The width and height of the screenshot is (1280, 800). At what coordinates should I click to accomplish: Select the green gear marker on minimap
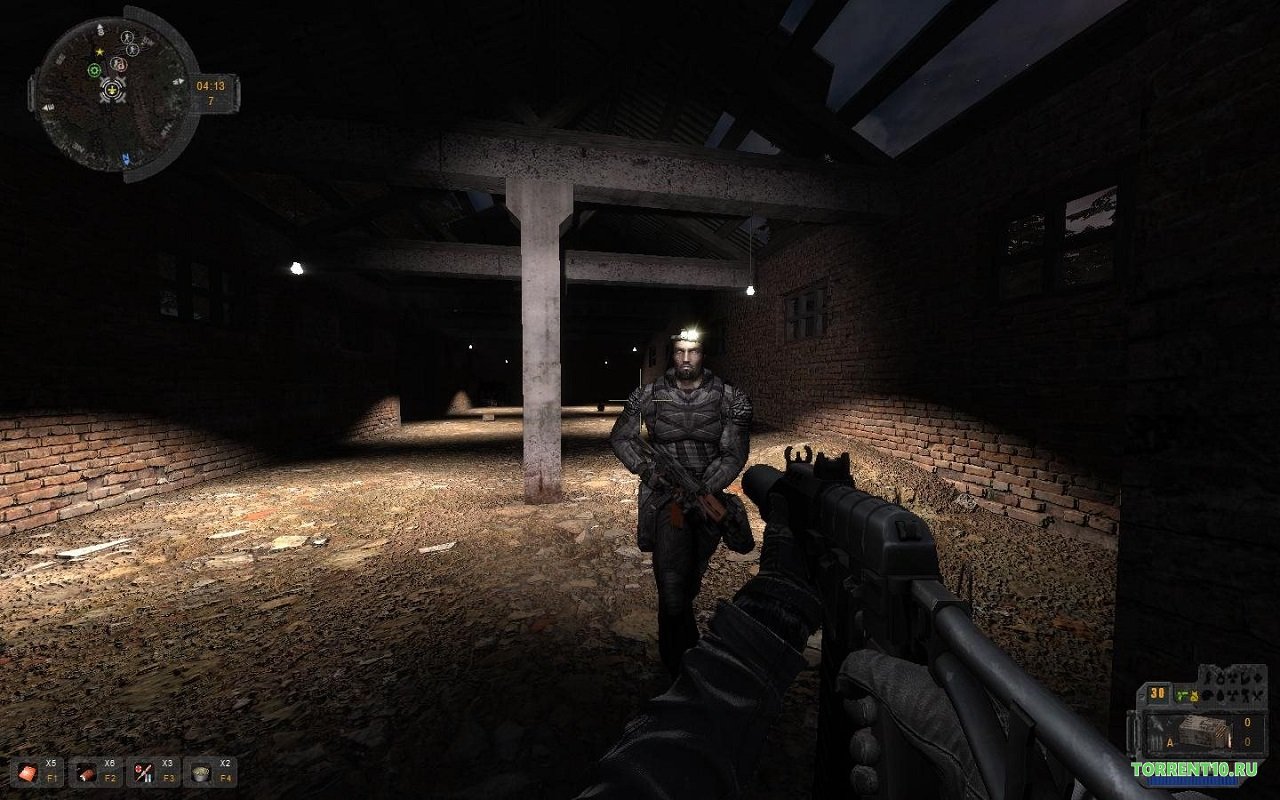94,70
